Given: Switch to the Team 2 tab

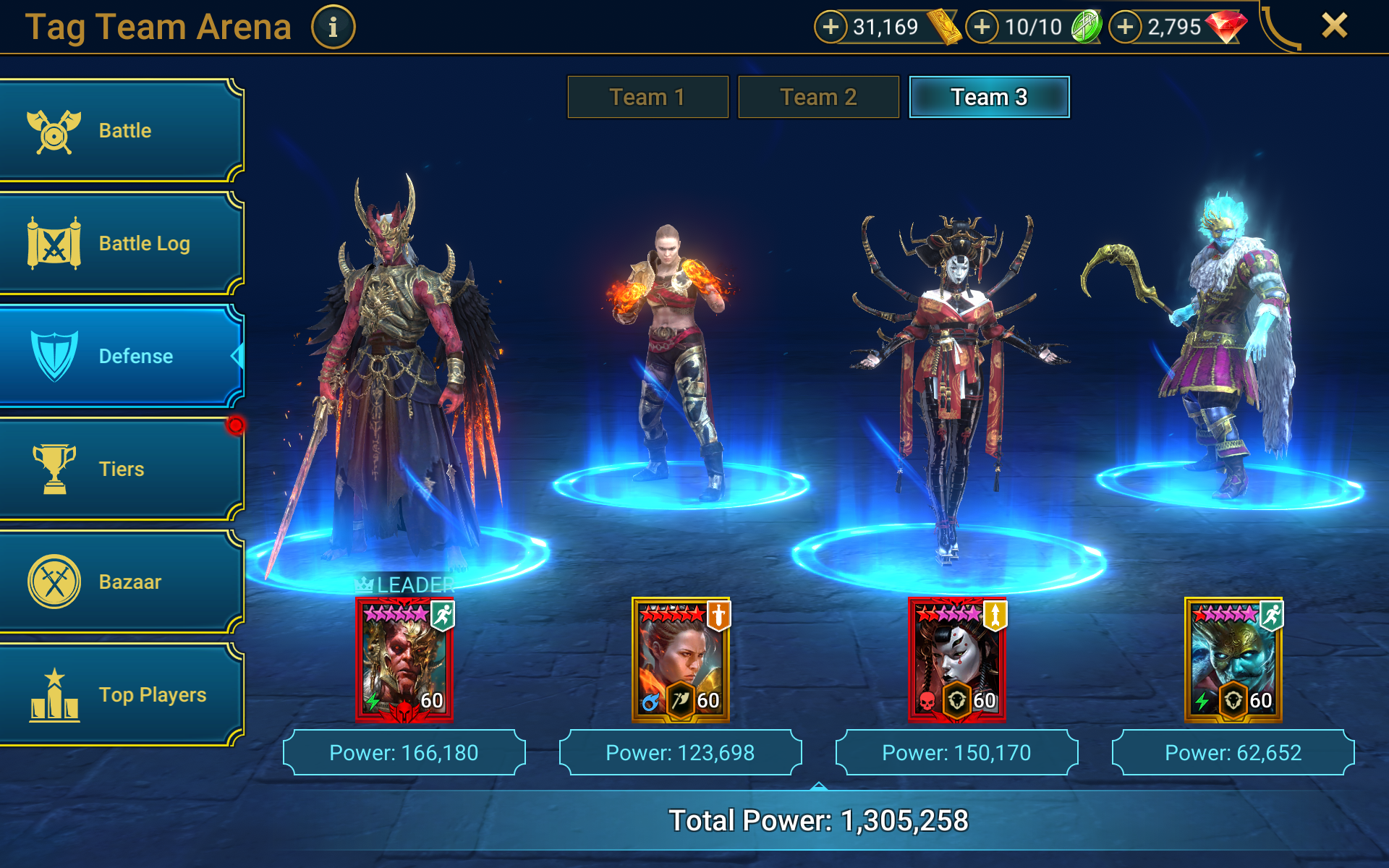Looking at the screenshot, I should click(x=818, y=96).
